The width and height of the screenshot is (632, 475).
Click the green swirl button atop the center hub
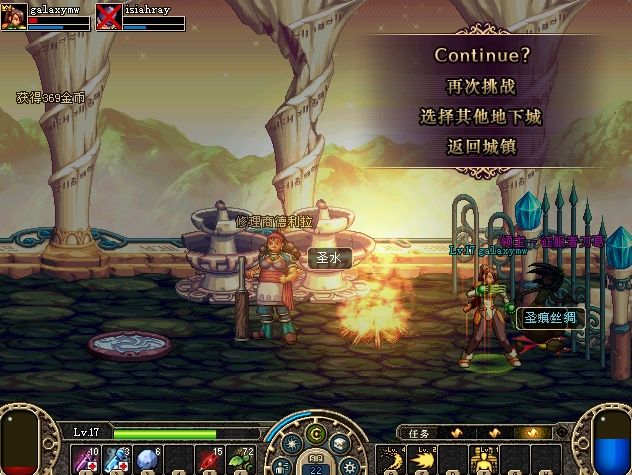(x=316, y=433)
